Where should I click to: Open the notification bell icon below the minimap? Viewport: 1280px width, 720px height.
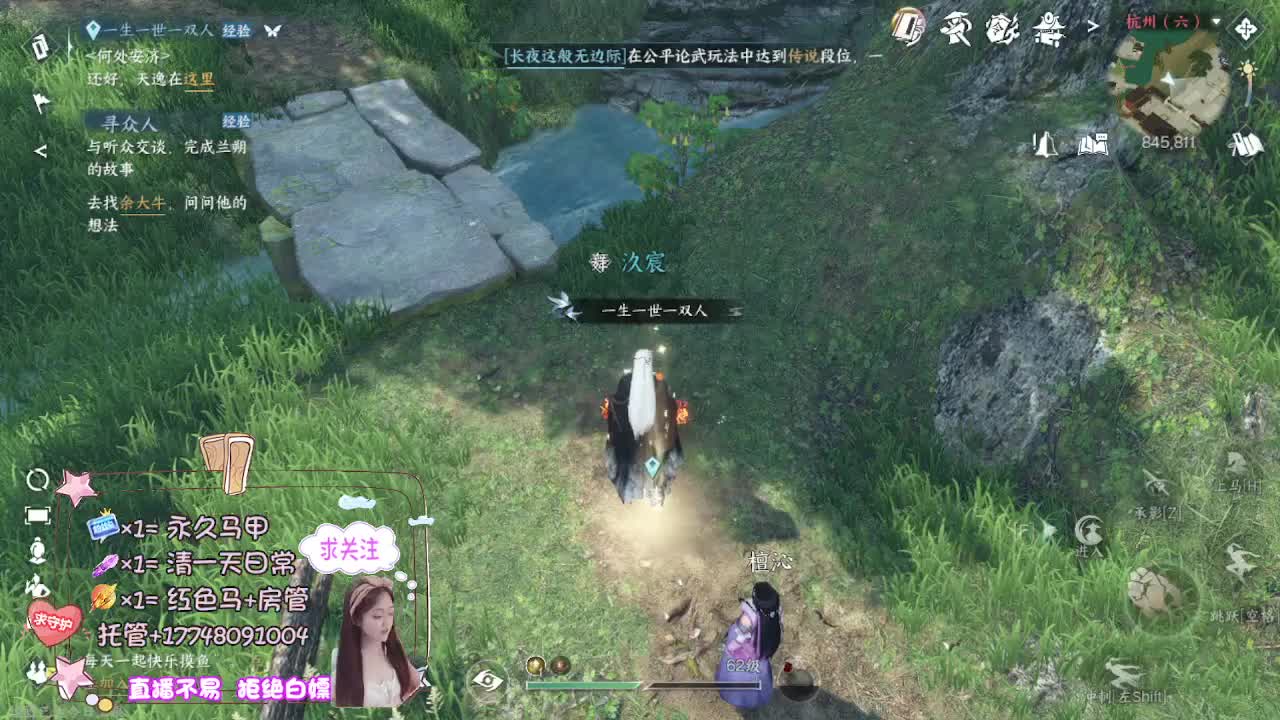click(x=1046, y=143)
